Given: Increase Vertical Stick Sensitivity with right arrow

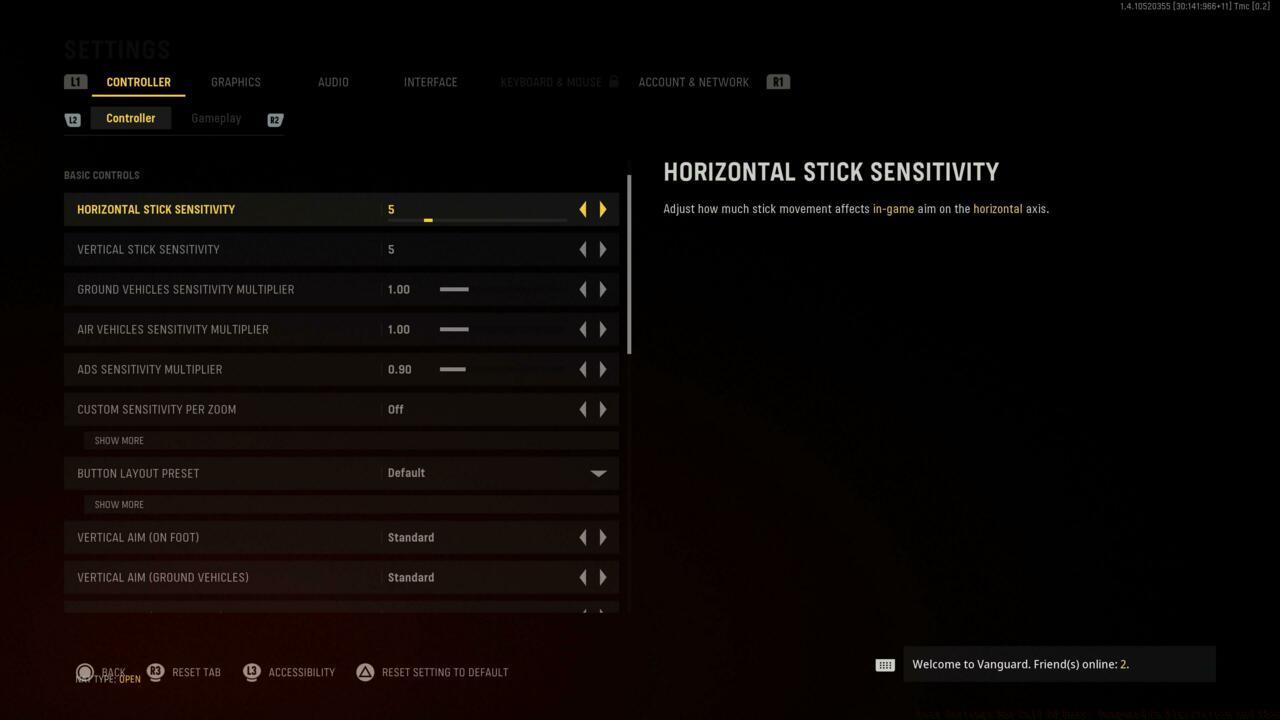Looking at the screenshot, I should coord(603,249).
